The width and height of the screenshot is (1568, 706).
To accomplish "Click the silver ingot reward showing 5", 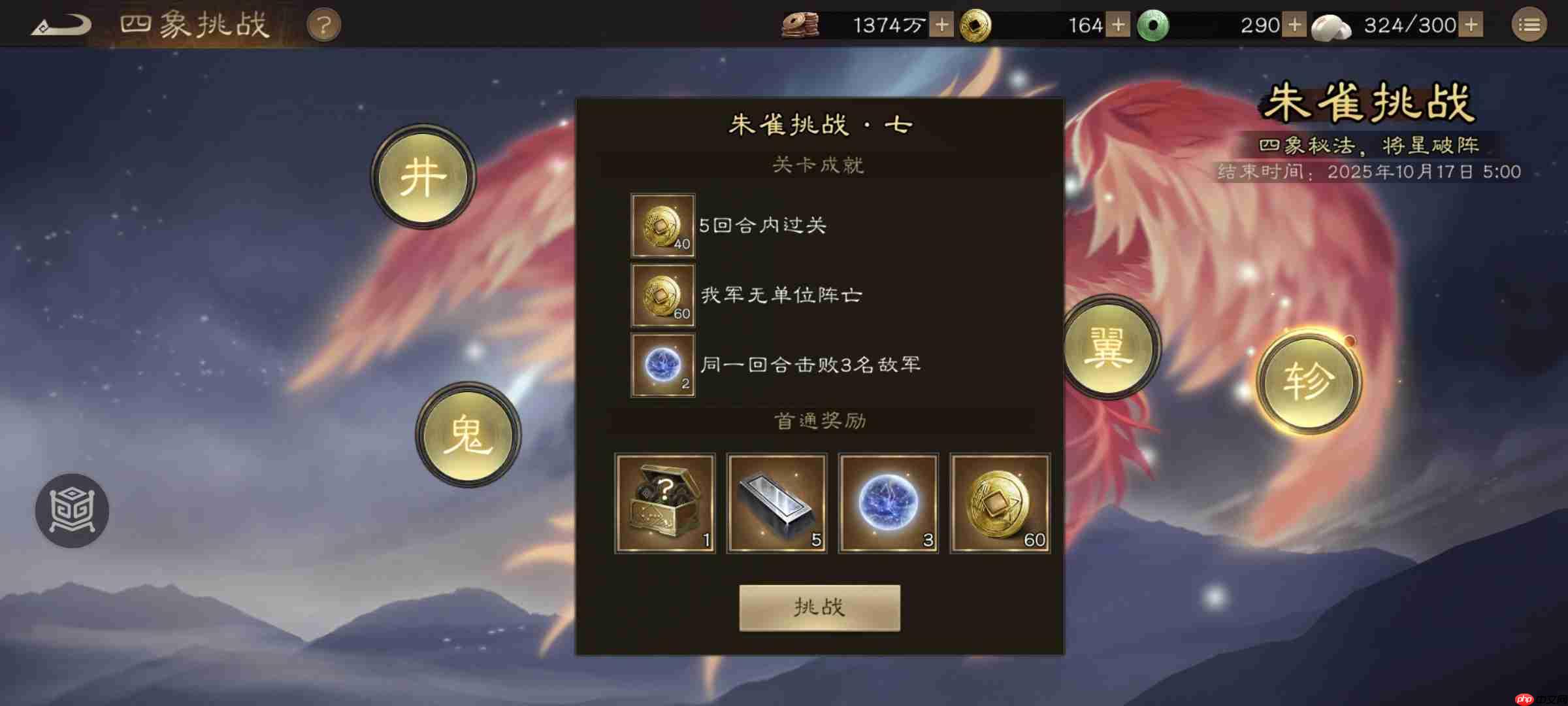I will tap(777, 503).
